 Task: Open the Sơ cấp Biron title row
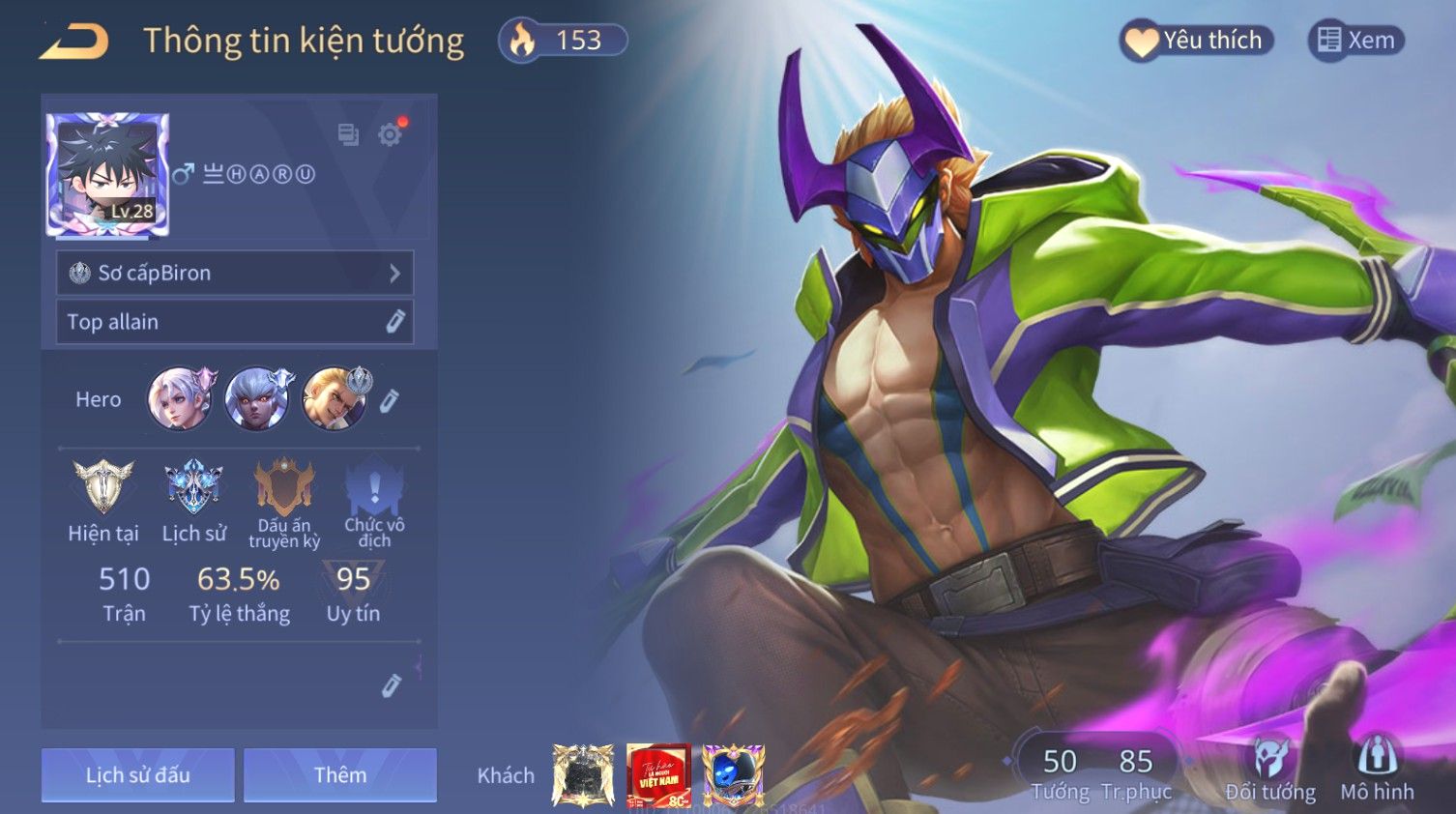[234, 274]
